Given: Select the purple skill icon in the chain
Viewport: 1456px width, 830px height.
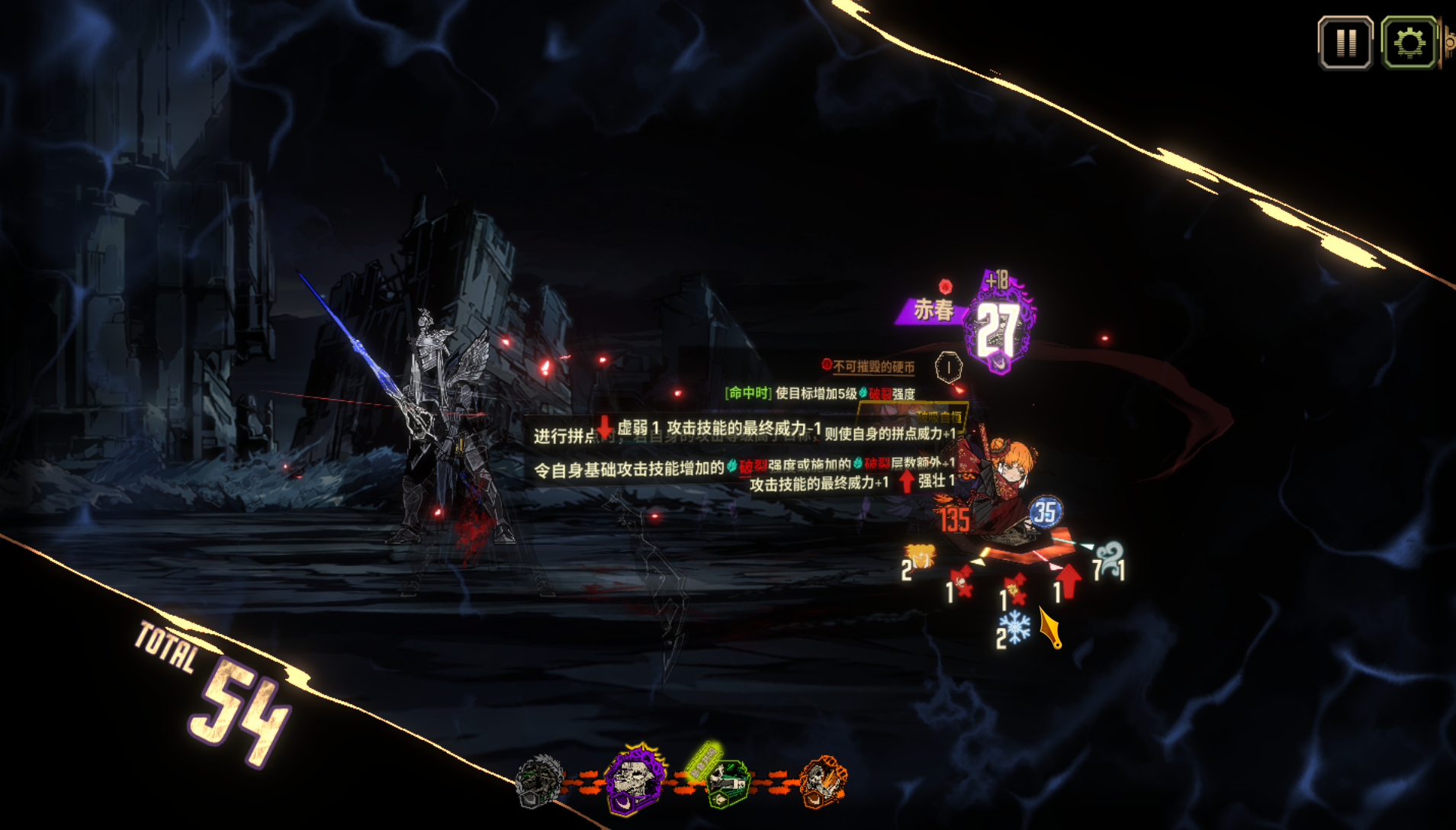Looking at the screenshot, I should pos(634,781).
